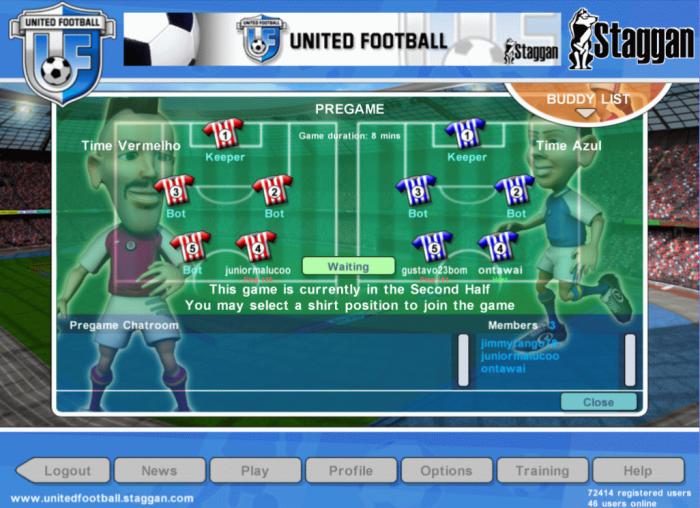Select red shirt number 5 Bot position
700x508 pixels.
coord(191,246)
